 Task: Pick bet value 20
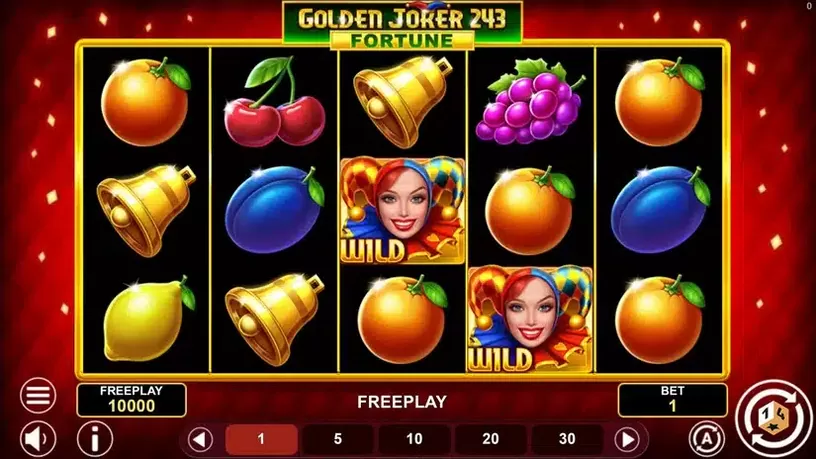[x=490, y=438]
